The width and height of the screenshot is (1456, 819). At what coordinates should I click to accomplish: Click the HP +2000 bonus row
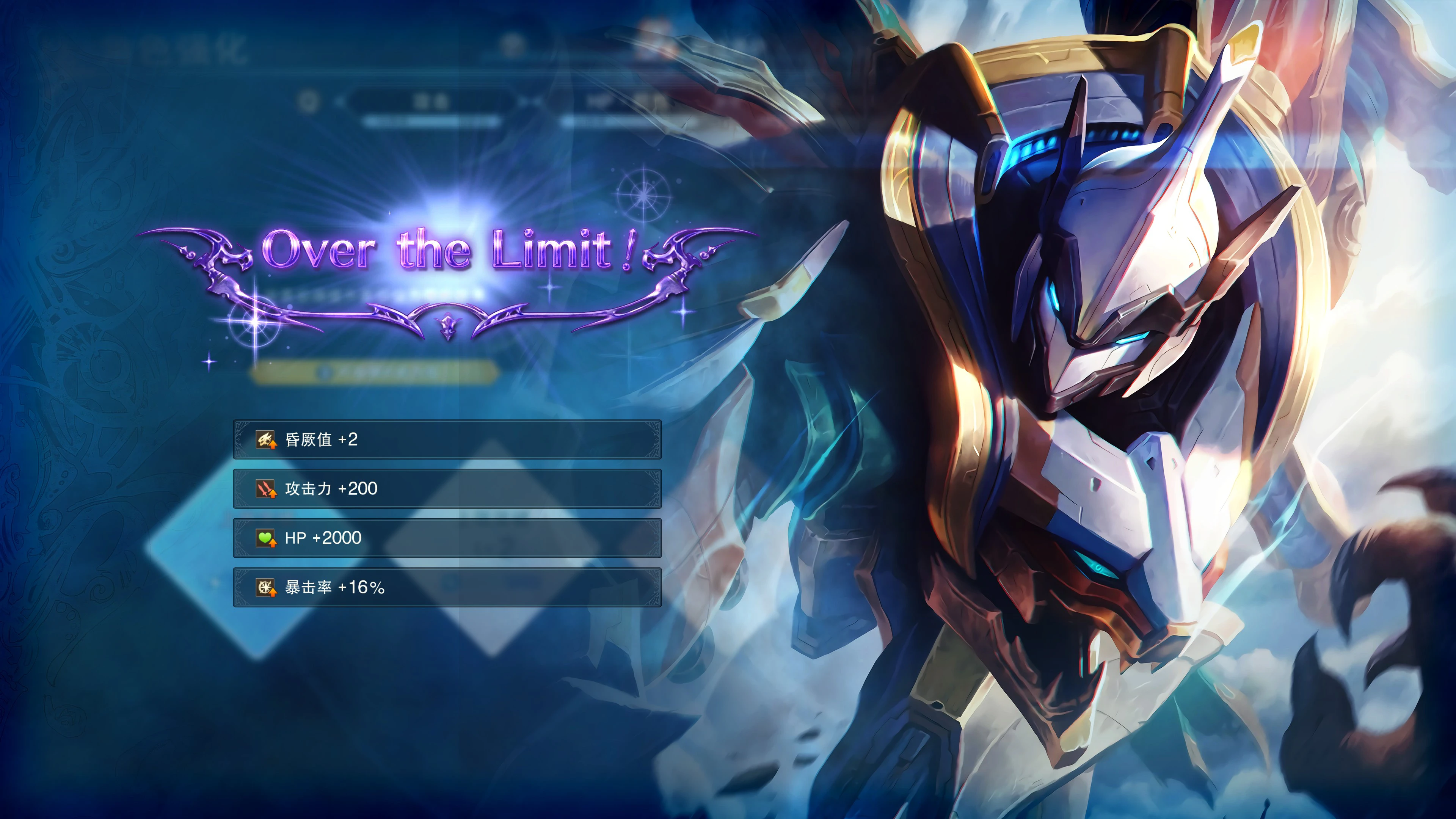coord(447,538)
